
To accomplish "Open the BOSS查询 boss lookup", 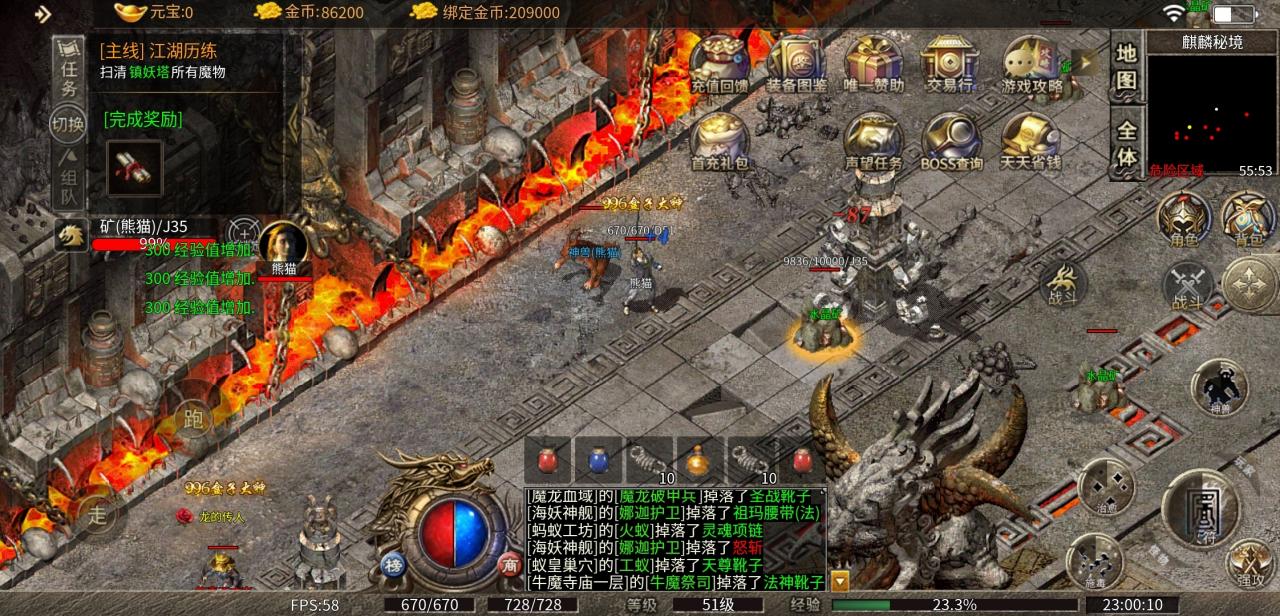I will (x=951, y=140).
